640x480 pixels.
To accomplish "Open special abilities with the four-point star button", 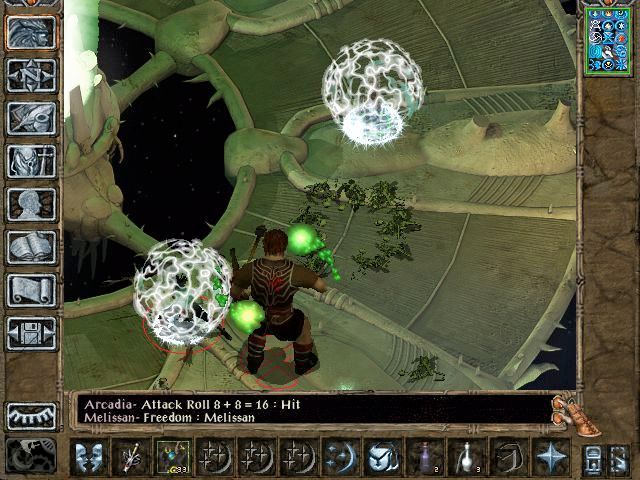I will click(550, 456).
